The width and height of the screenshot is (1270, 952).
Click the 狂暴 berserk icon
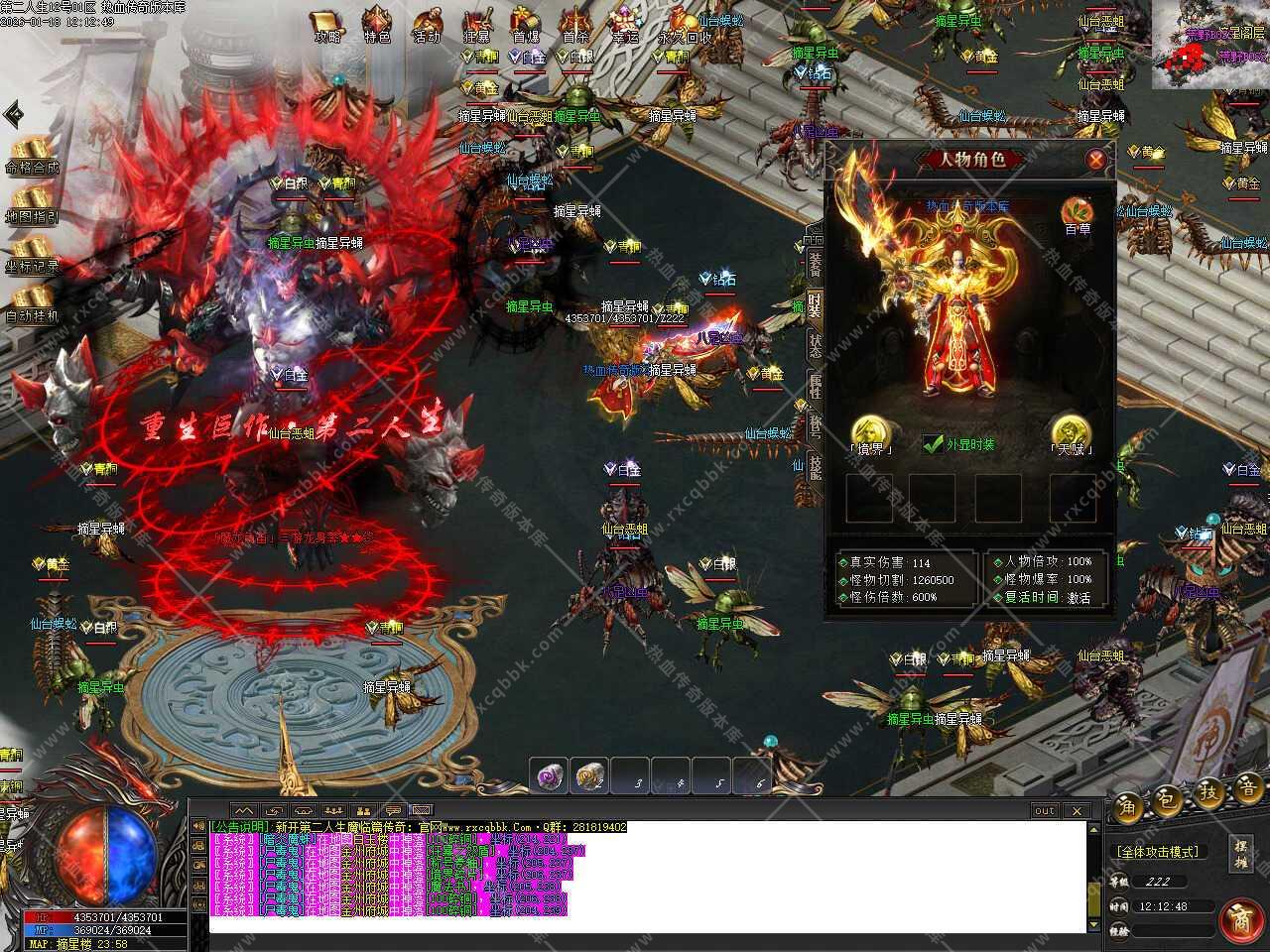pyautogui.click(x=477, y=24)
